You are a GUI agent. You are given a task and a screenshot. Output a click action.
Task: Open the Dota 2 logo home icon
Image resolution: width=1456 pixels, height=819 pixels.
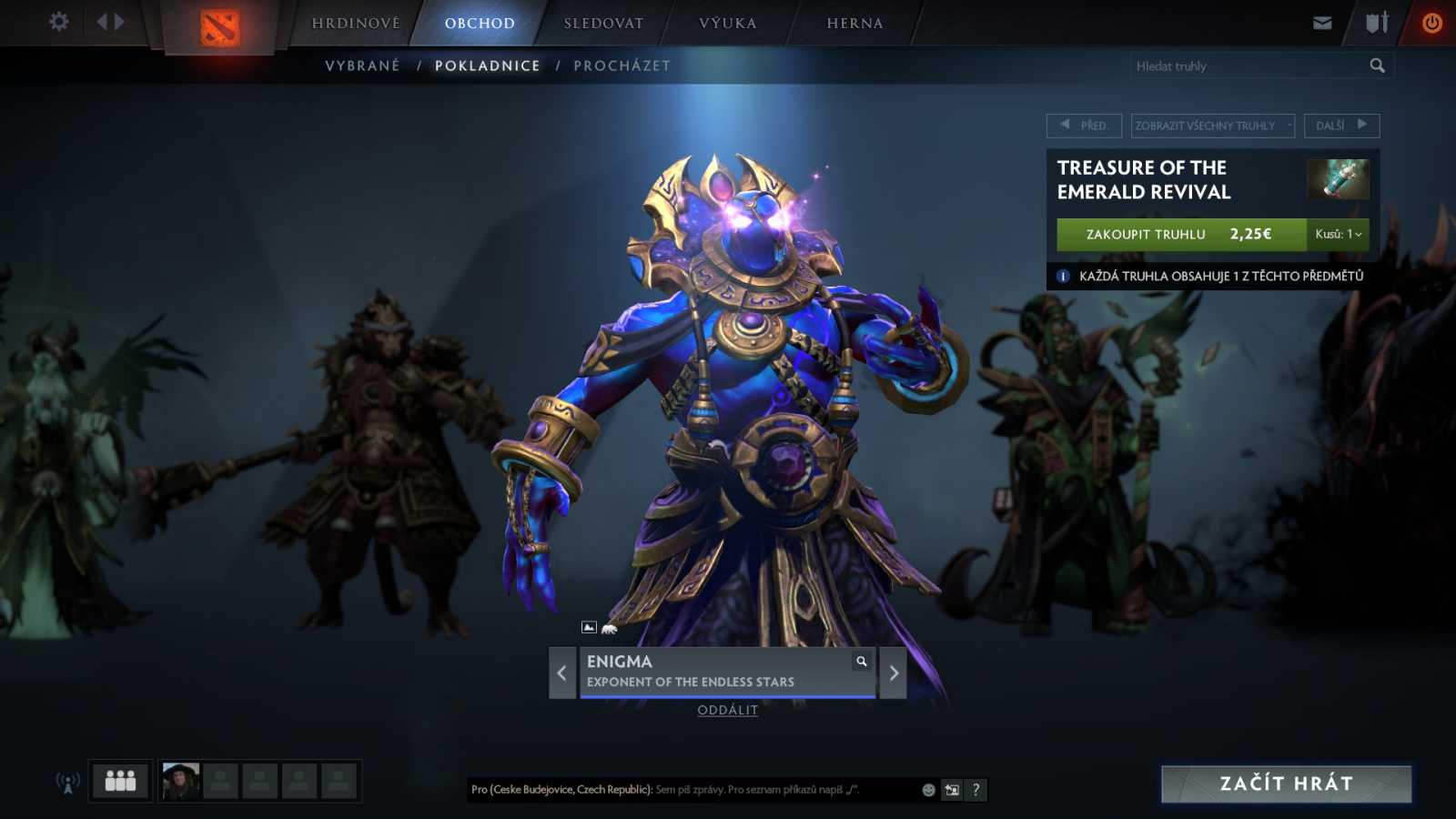[x=221, y=25]
